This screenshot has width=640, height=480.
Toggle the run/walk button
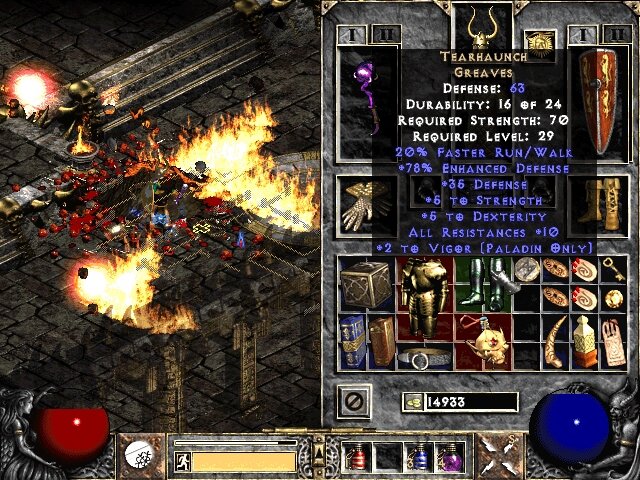pos(182,461)
